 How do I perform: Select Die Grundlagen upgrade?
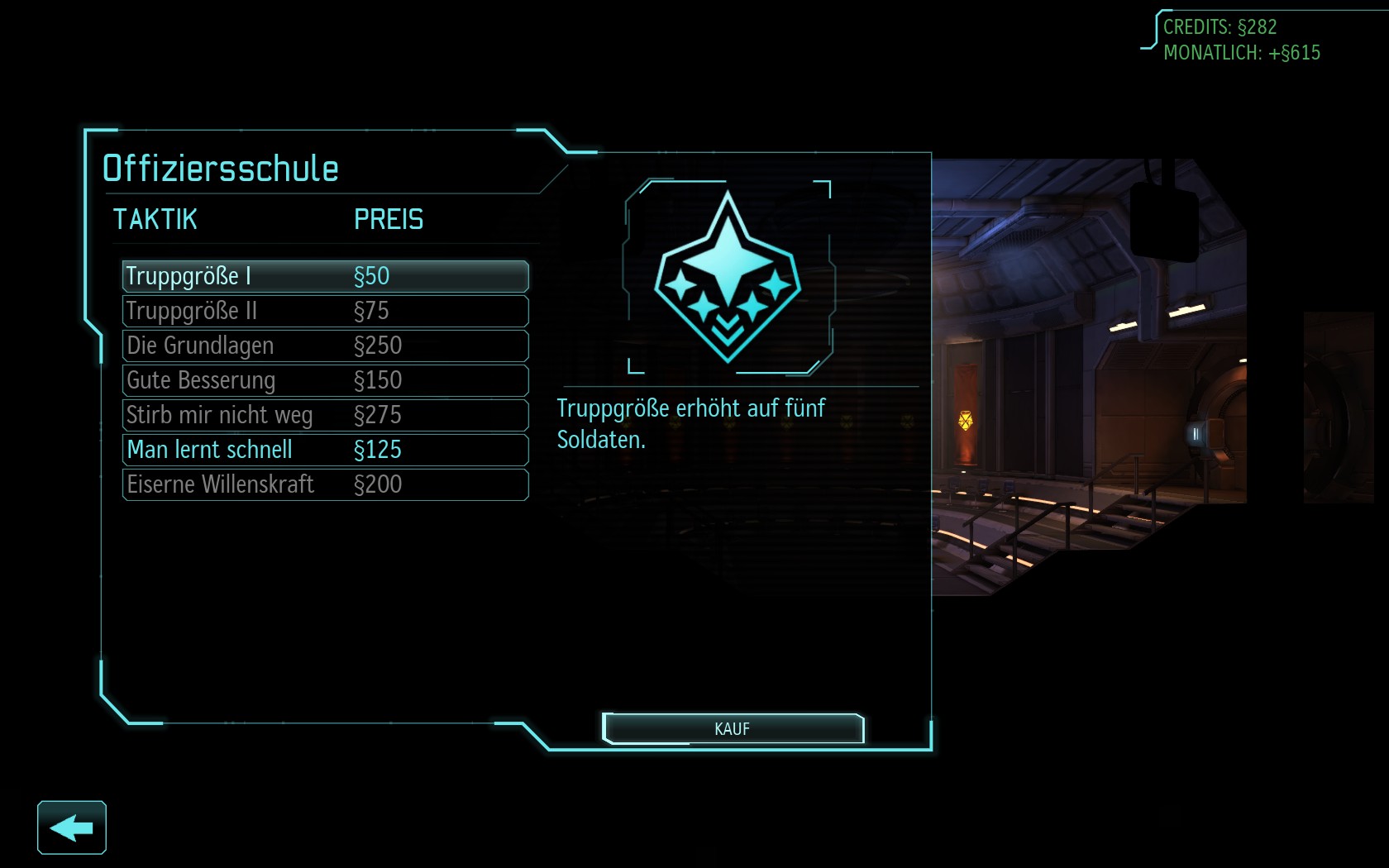(325, 346)
